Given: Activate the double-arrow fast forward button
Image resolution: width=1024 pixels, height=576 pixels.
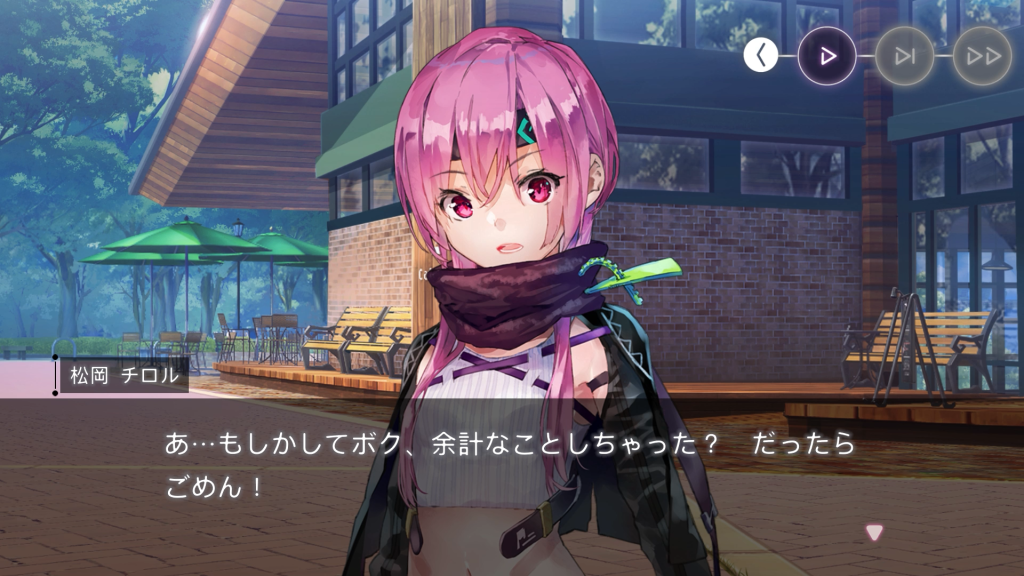Looking at the screenshot, I should [x=982, y=56].
